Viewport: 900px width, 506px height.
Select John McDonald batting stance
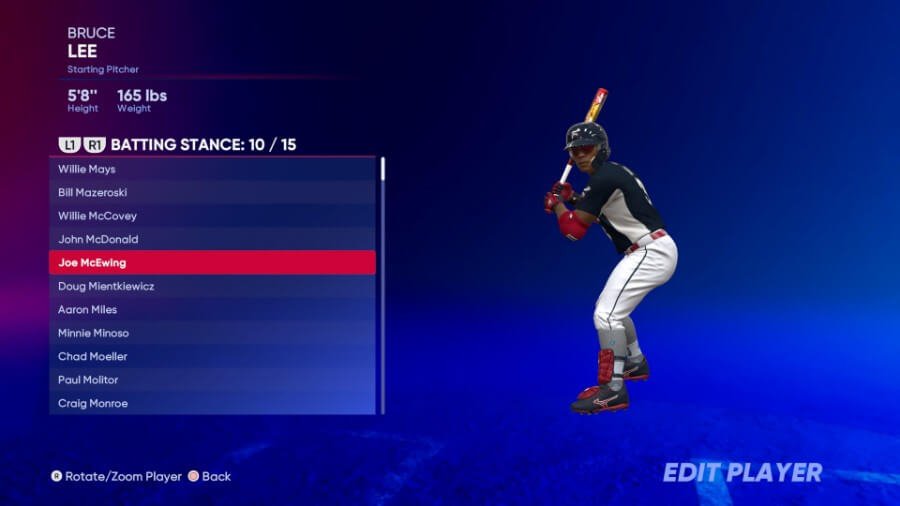click(212, 239)
